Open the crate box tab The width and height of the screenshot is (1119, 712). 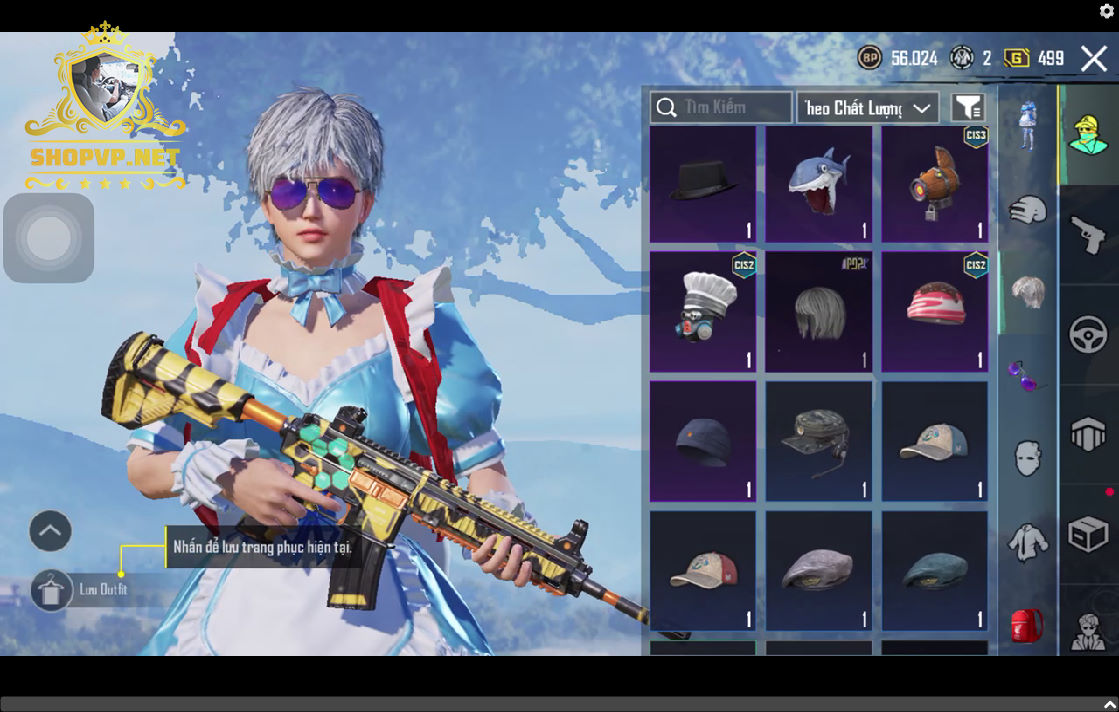pyautogui.click(x=1088, y=535)
